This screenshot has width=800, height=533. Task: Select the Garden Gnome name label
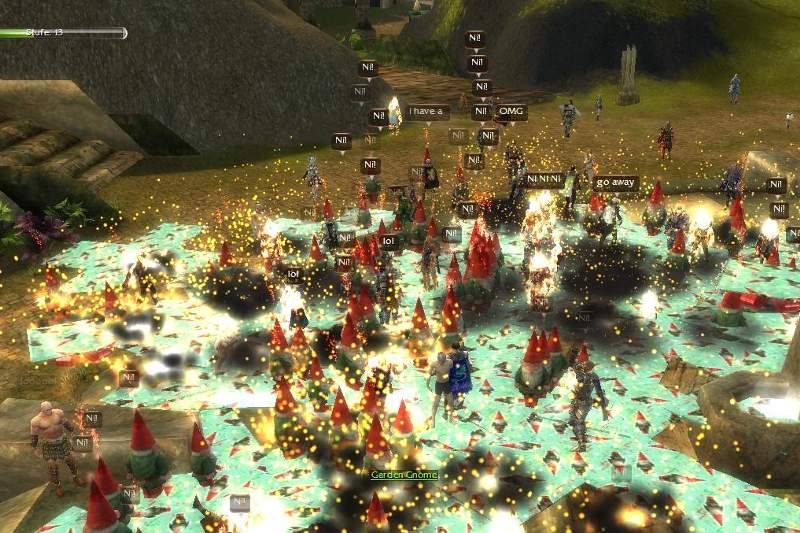click(404, 474)
